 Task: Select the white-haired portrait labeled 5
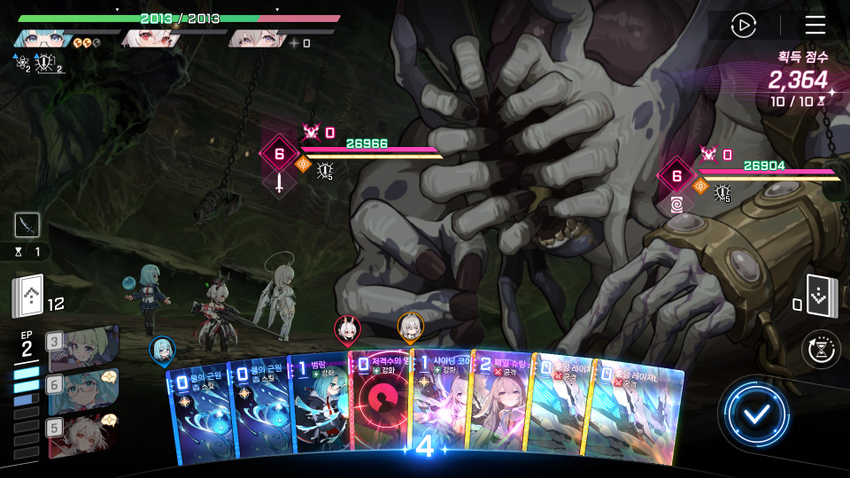[x=82, y=433]
